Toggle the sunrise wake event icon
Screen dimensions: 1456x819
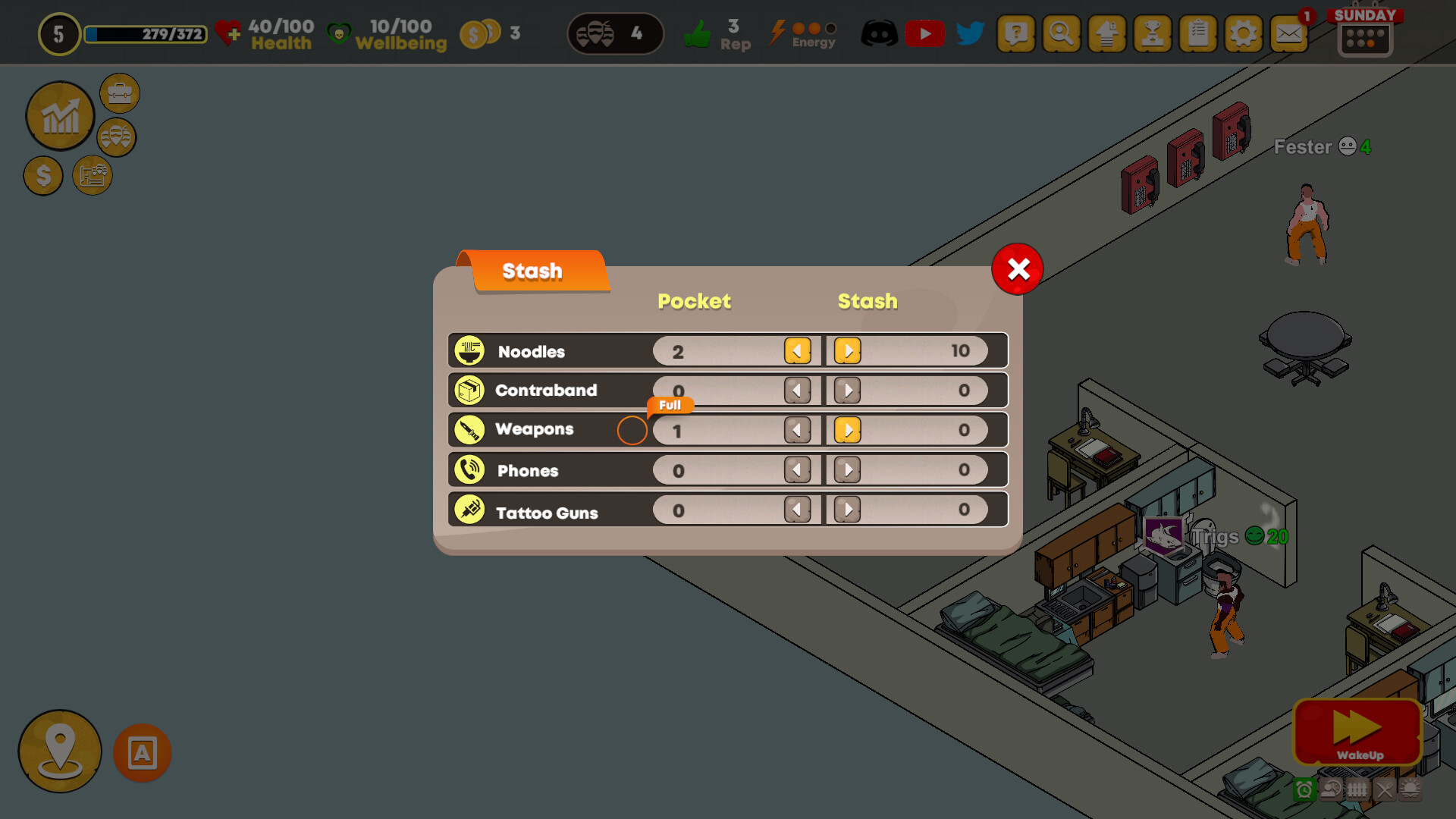point(1411,789)
